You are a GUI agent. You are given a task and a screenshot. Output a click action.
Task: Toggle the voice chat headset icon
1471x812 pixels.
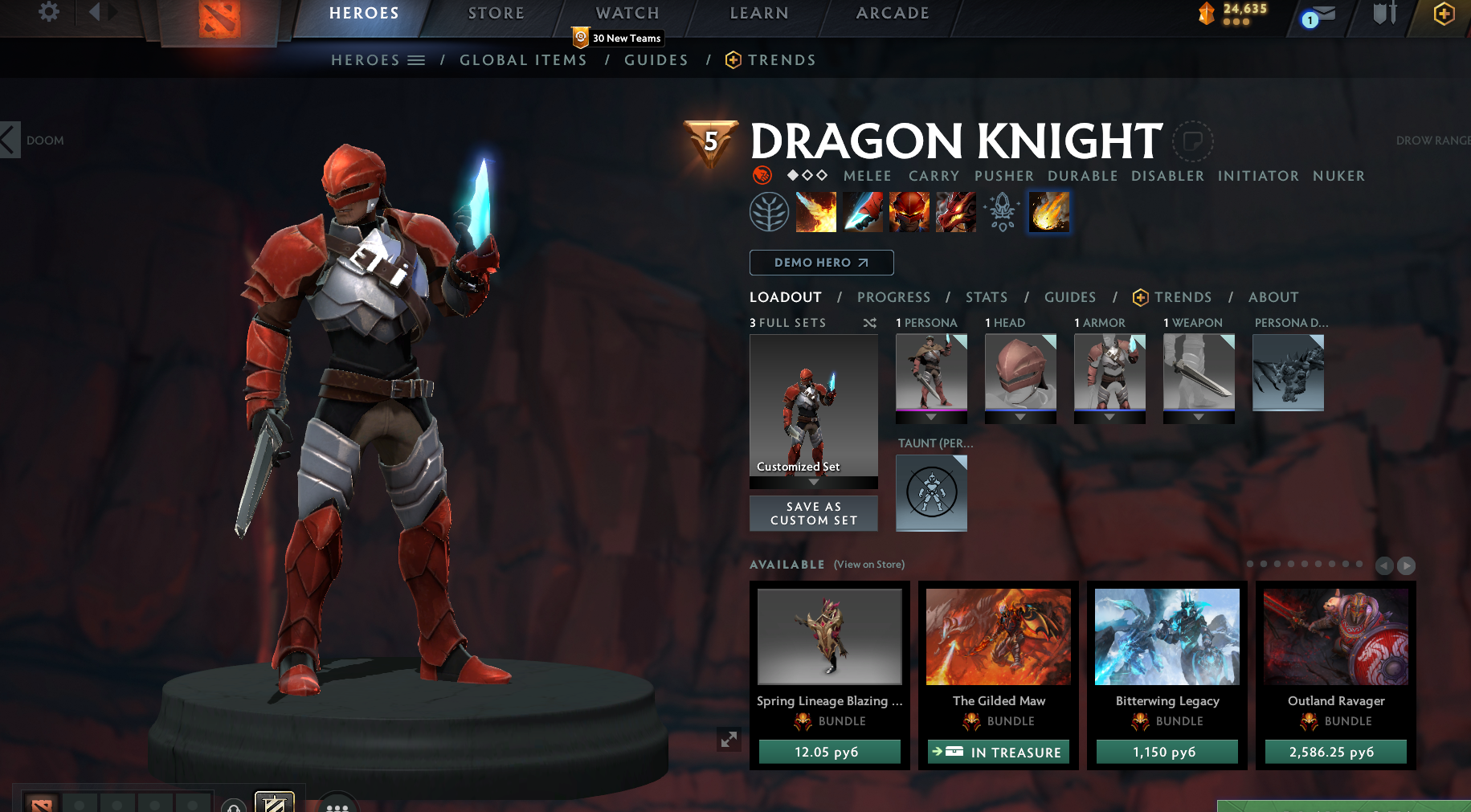[x=233, y=809]
